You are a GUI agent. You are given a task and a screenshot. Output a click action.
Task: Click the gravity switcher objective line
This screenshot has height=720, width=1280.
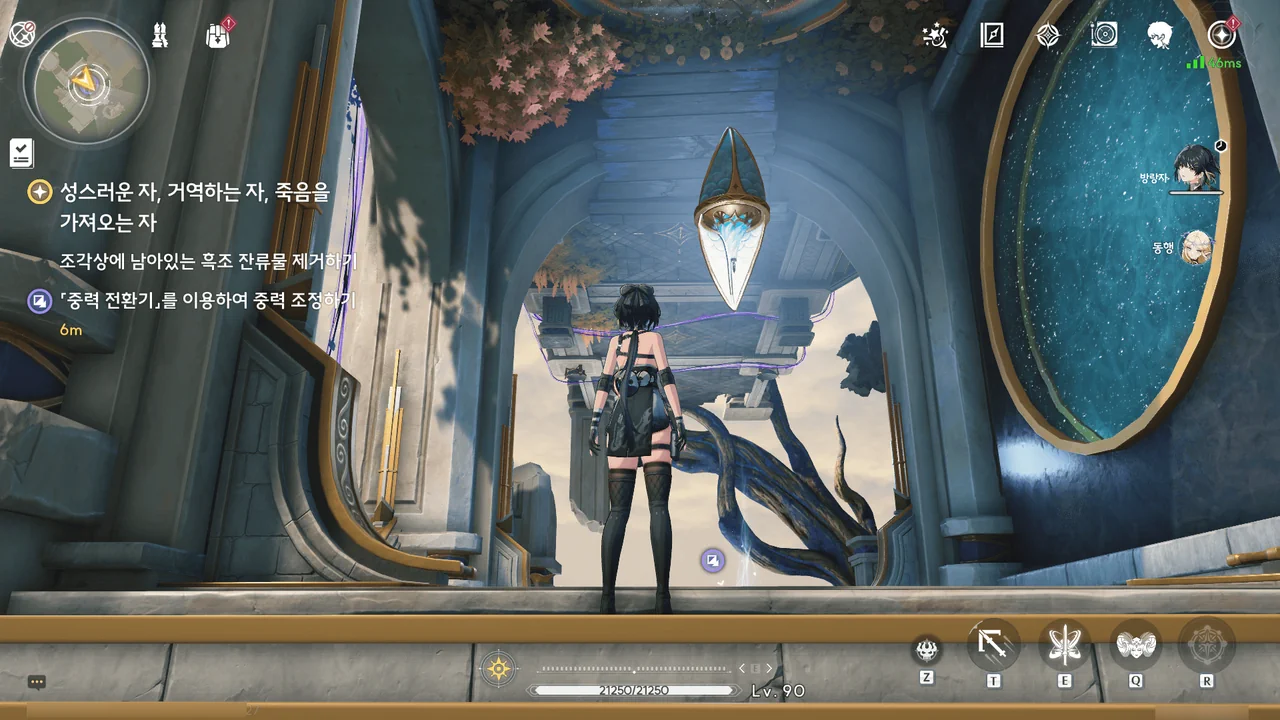pos(207,300)
